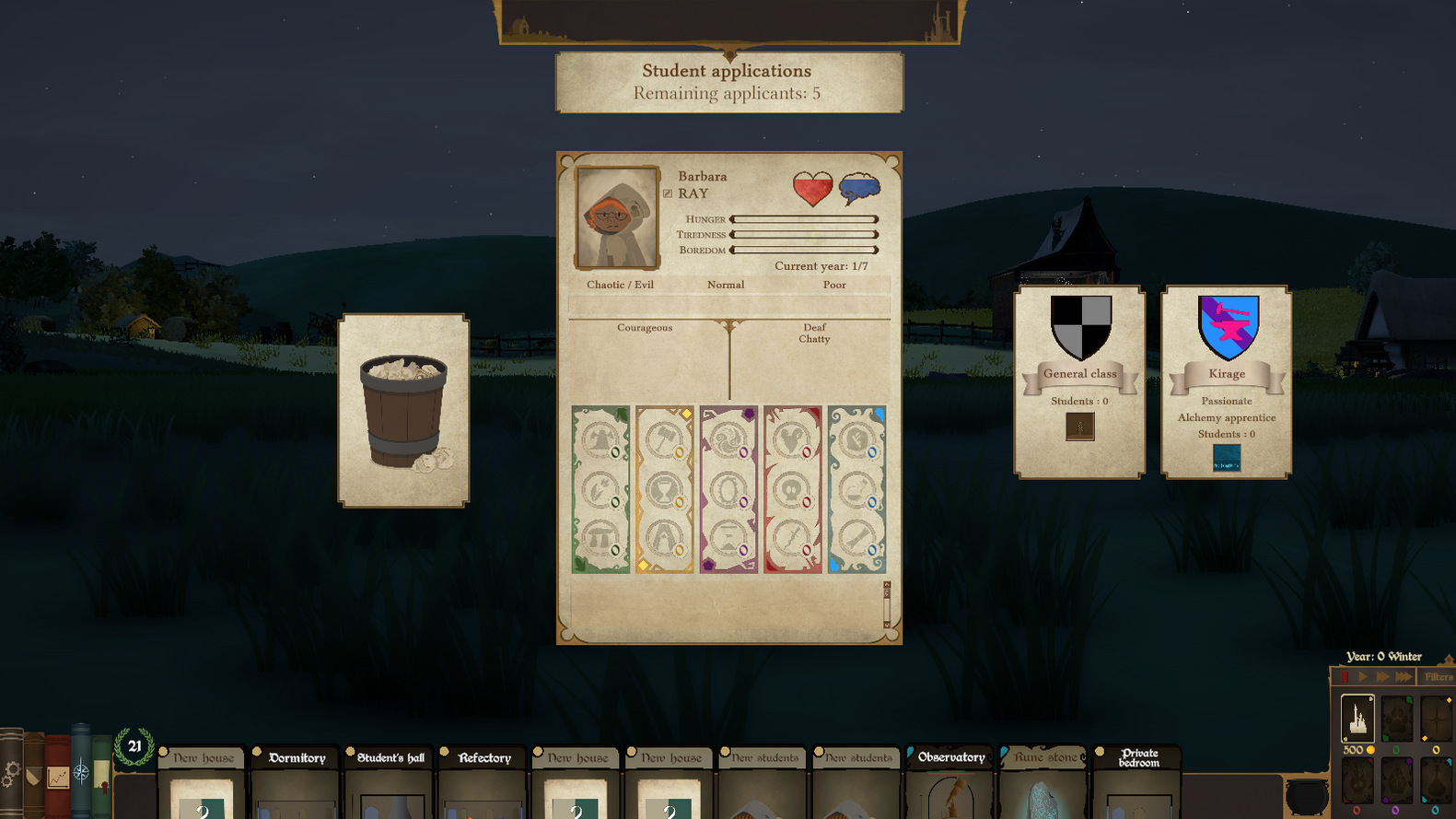Assign Barbara to the Kirage house
The width and height of the screenshot is (1456, 819).
click(x=1226, y=381)
